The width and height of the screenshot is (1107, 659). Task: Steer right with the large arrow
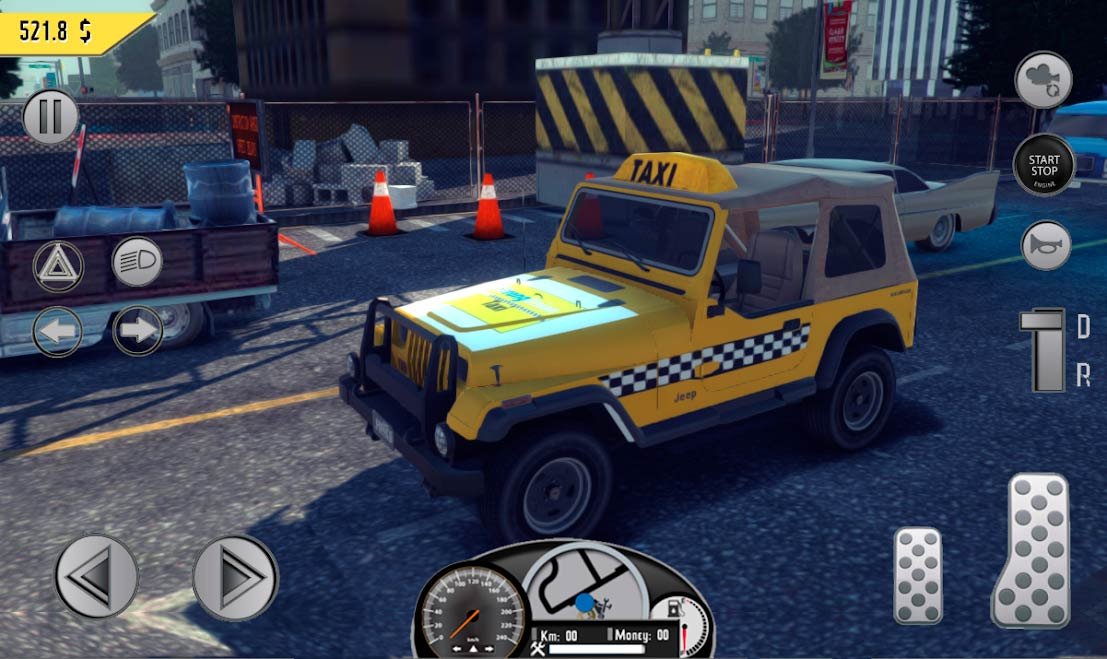coord(235,577)
